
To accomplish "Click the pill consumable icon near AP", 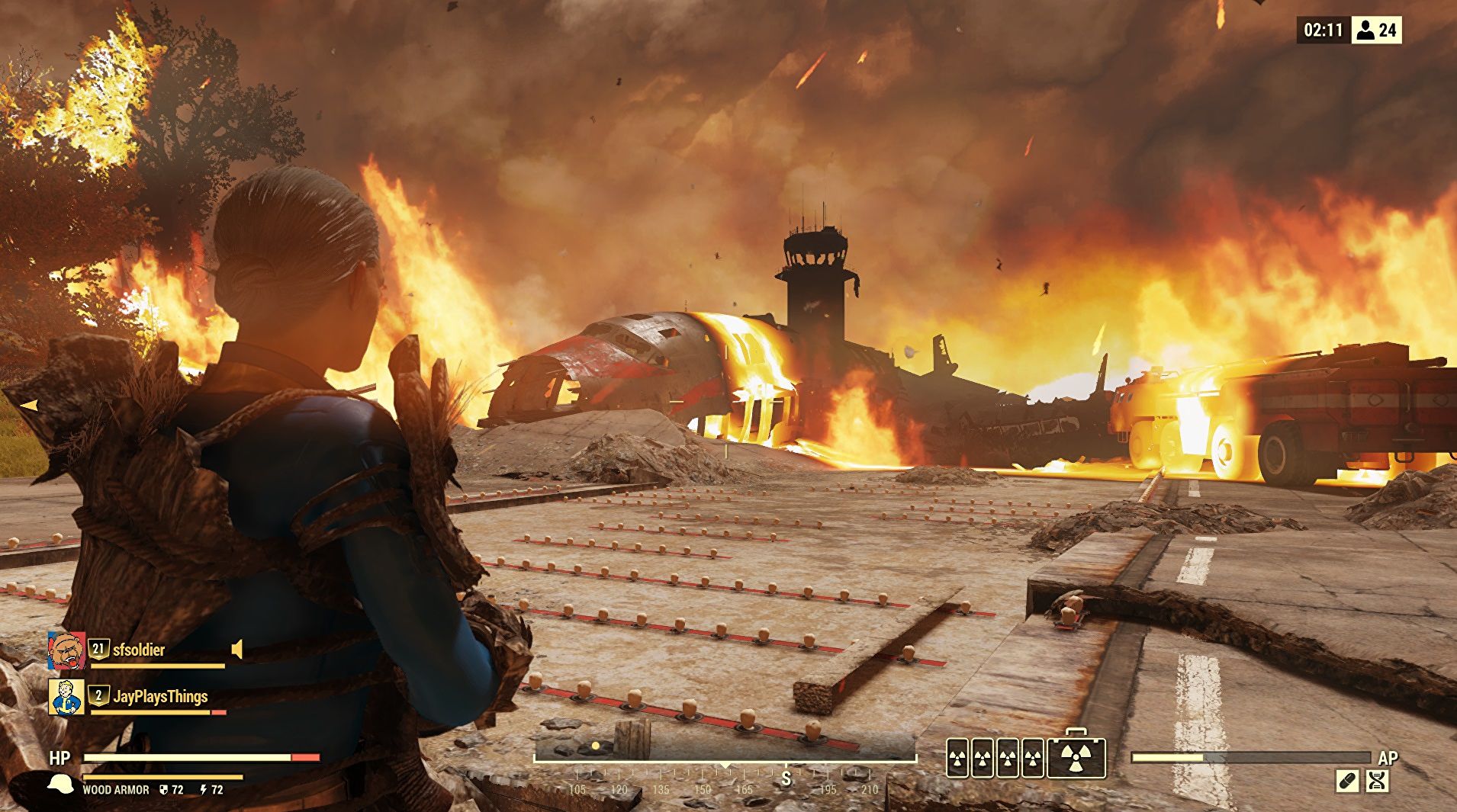I will (x=1346, y=780).
